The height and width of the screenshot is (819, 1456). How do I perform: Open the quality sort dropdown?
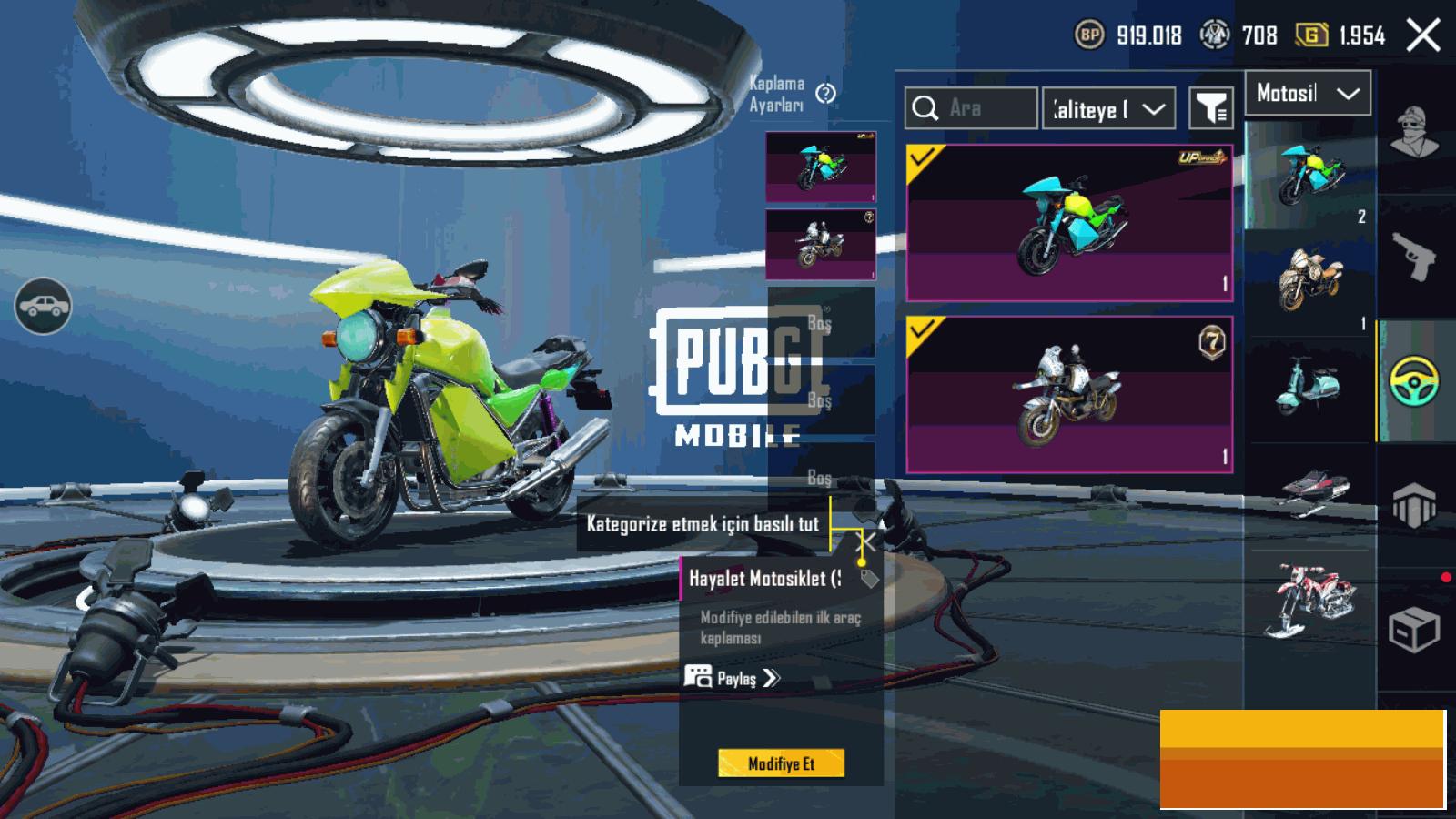[x=1107, y=109]
